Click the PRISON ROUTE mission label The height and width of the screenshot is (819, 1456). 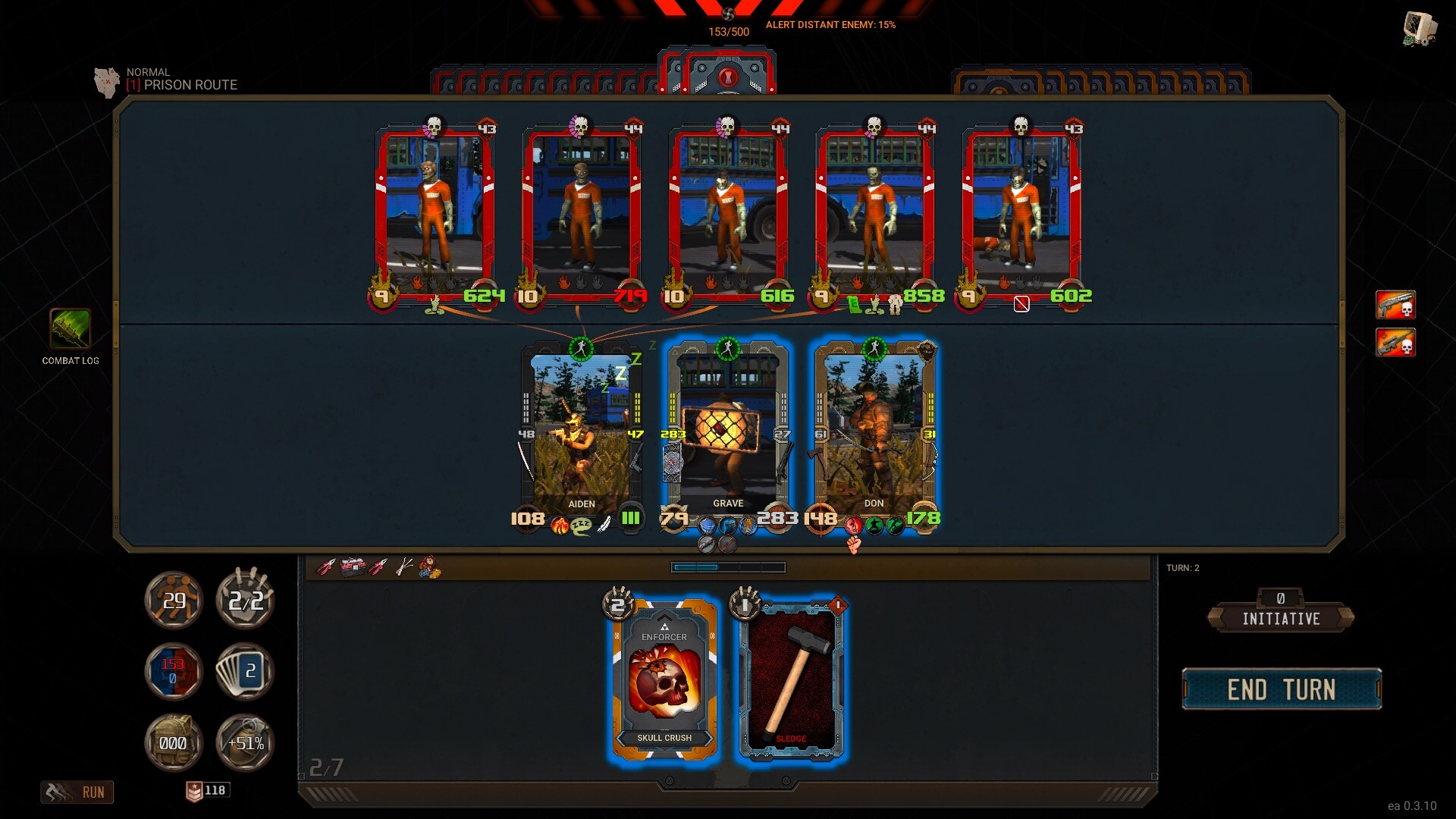point(182,85)
